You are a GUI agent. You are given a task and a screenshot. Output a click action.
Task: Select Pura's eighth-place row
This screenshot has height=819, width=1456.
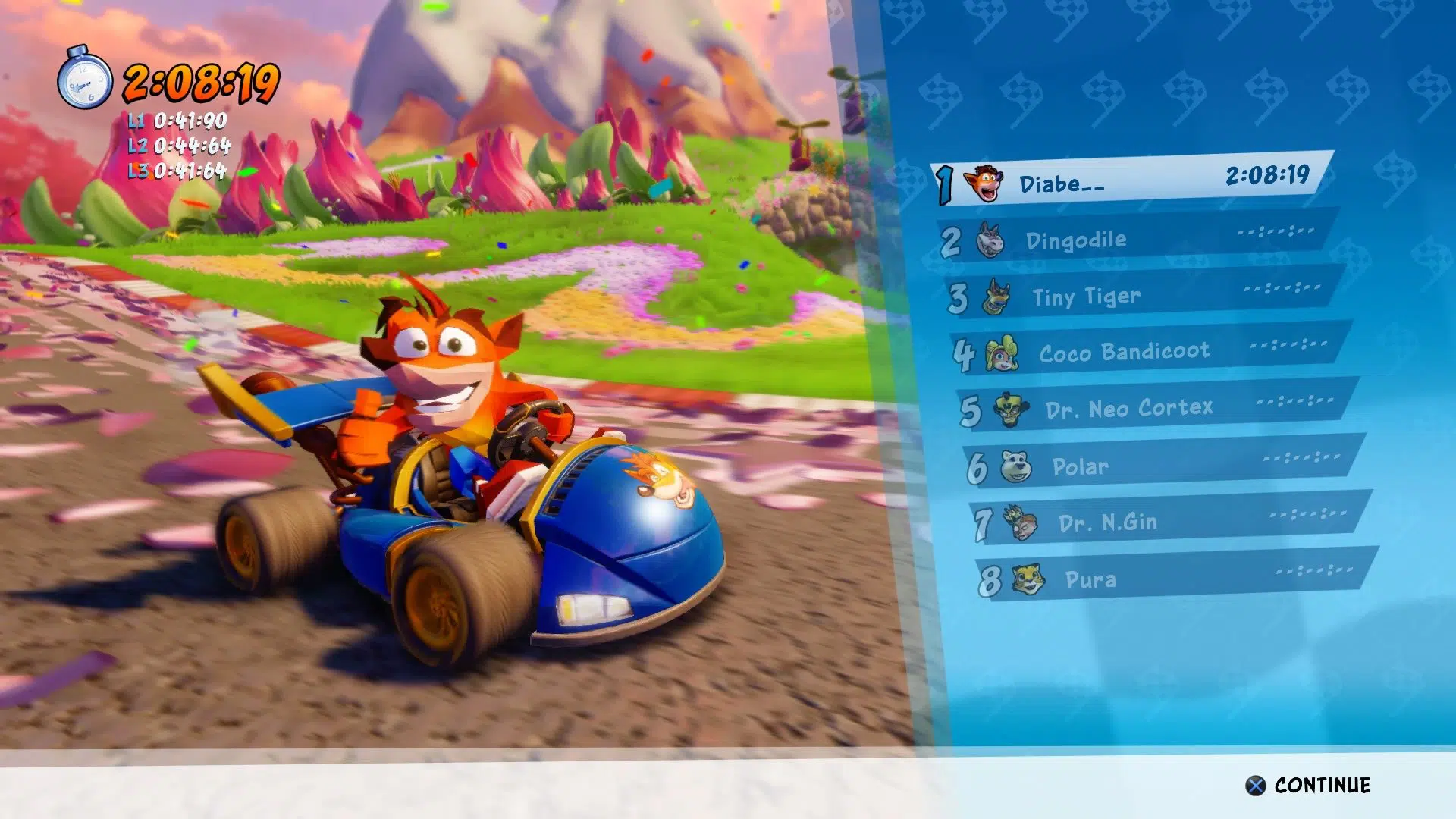[1174, 579]
